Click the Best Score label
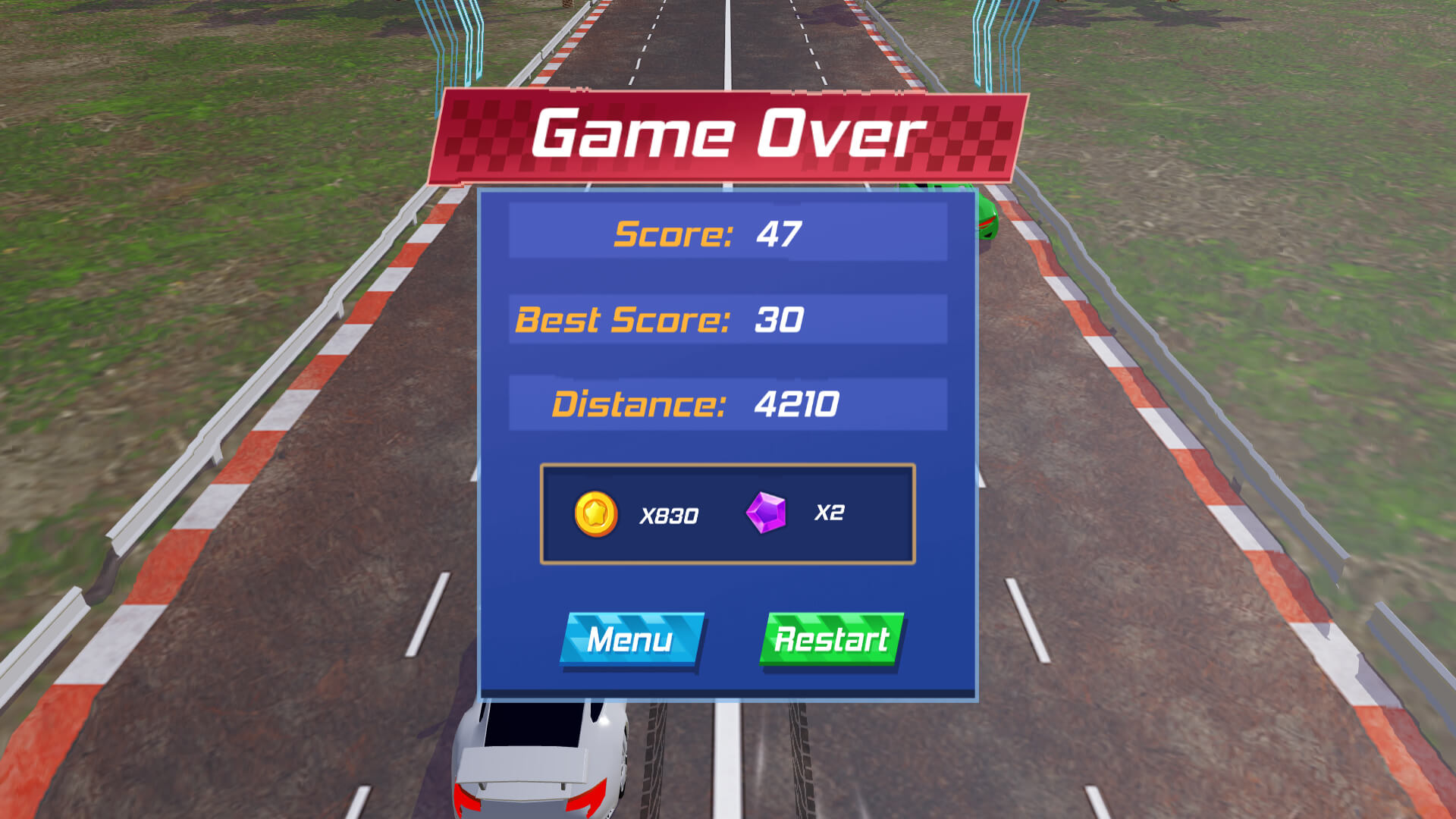This screenshot has height=819, width=1456. pos(622,318)
